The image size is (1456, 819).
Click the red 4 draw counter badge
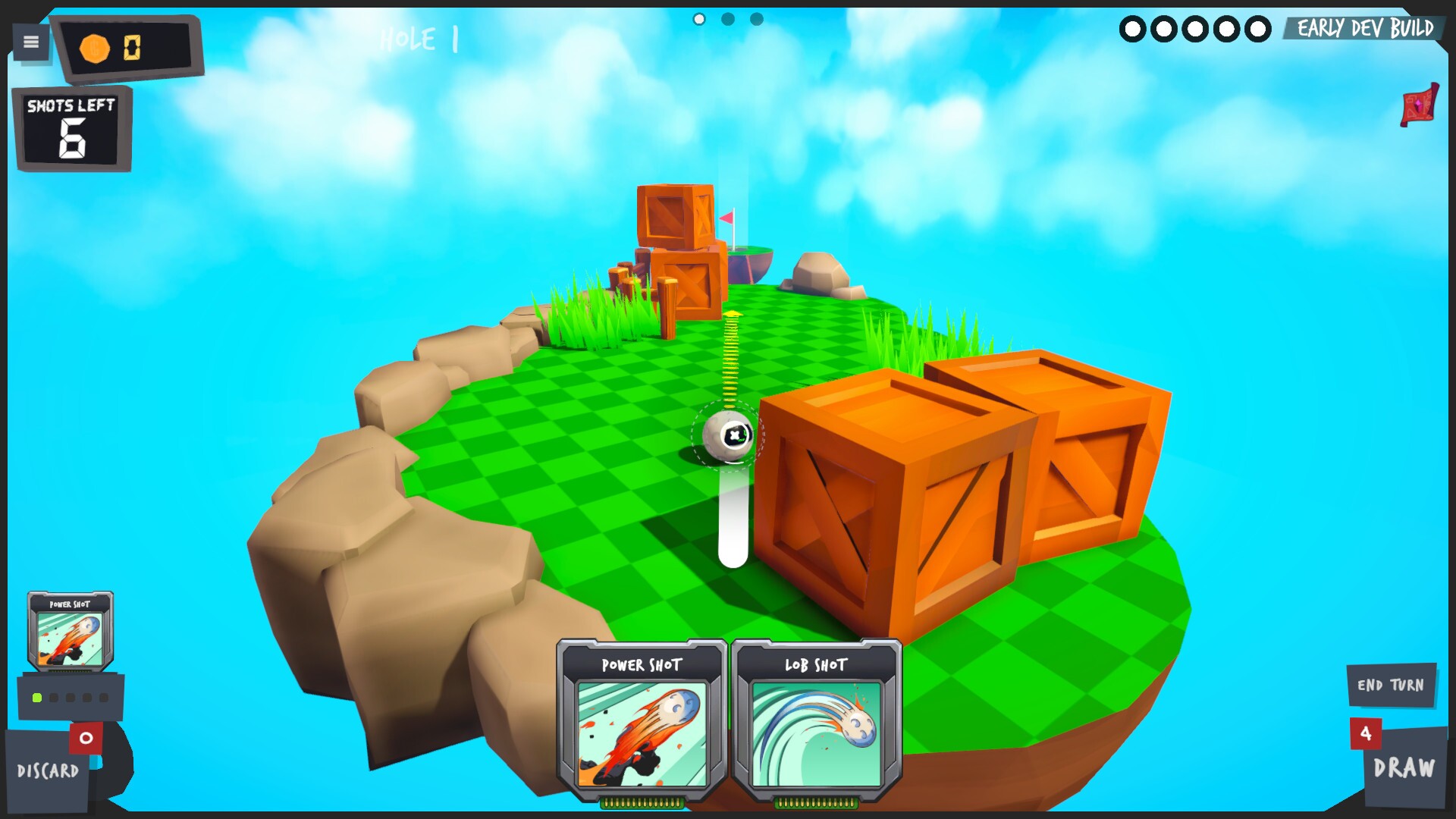[x=1365, y=734]
